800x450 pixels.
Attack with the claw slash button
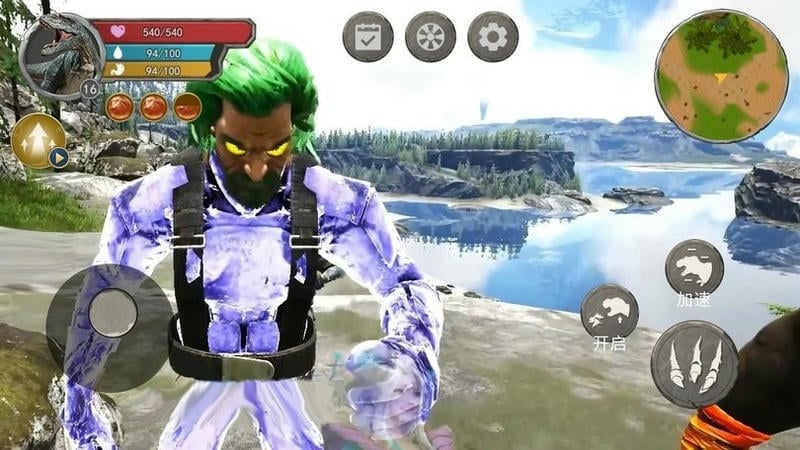coord(695,364)
